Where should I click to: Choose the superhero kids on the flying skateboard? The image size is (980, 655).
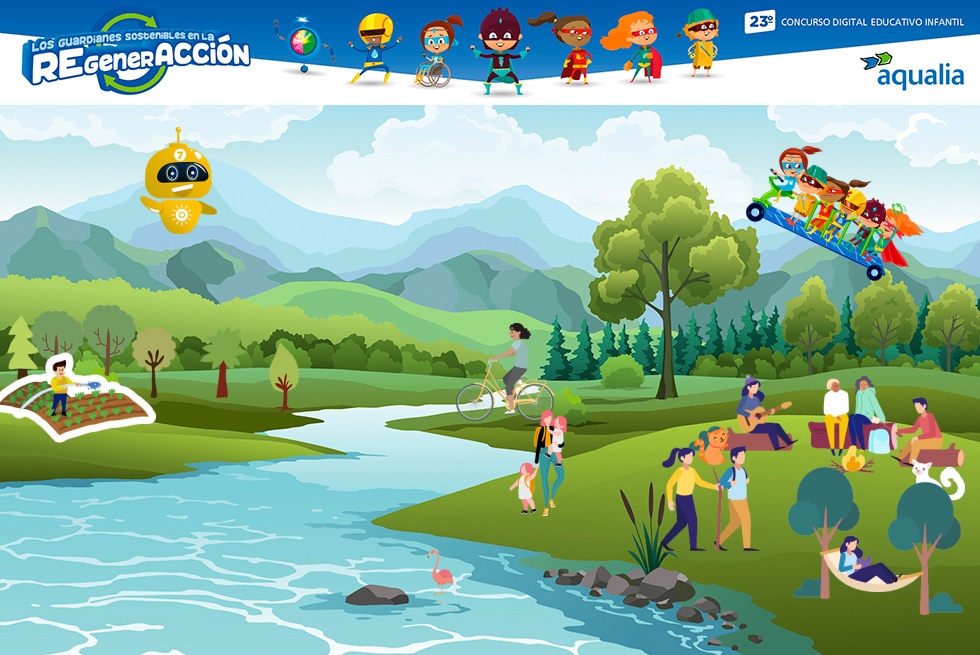point(832,212)
